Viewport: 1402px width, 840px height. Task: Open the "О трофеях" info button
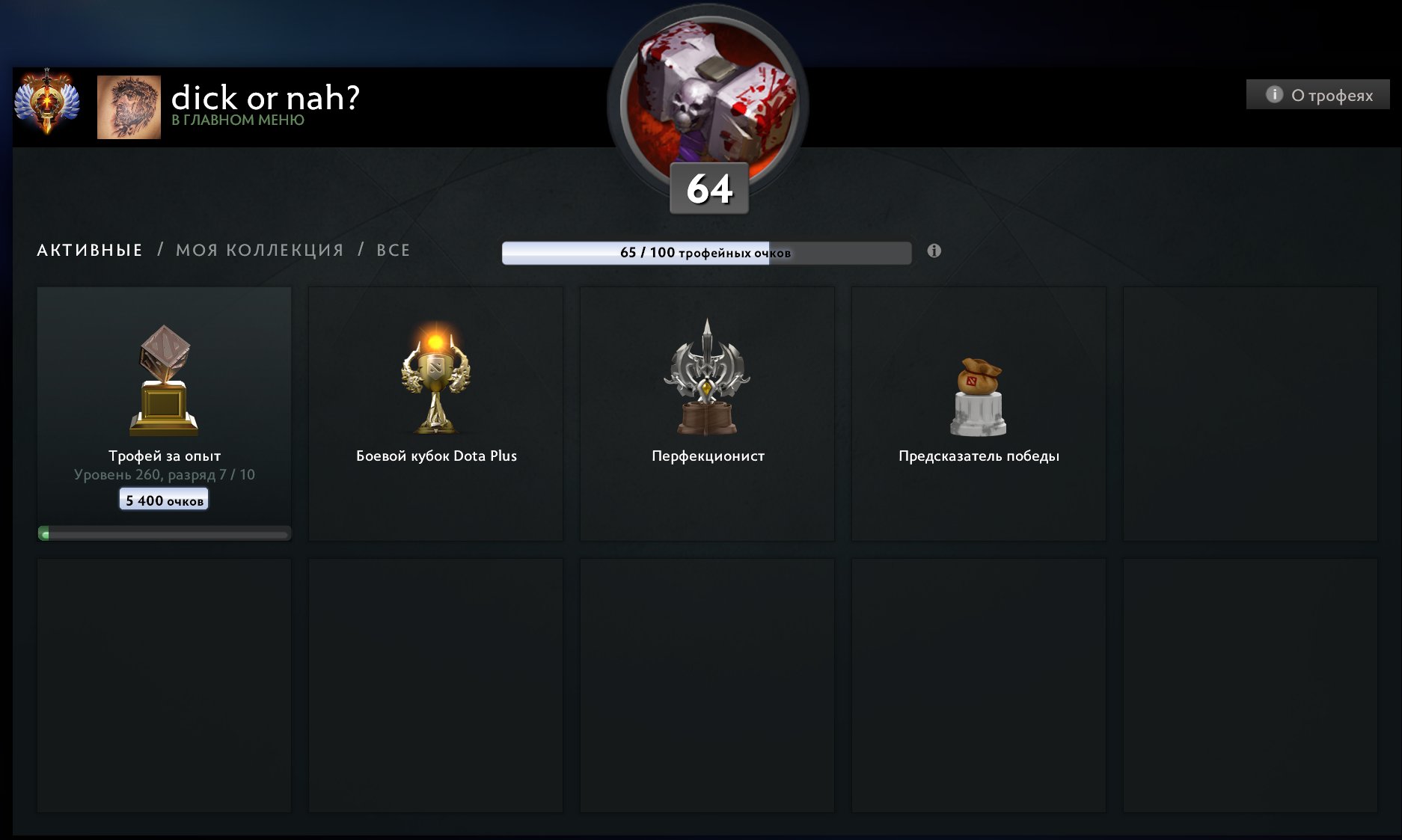(1318, 95)
